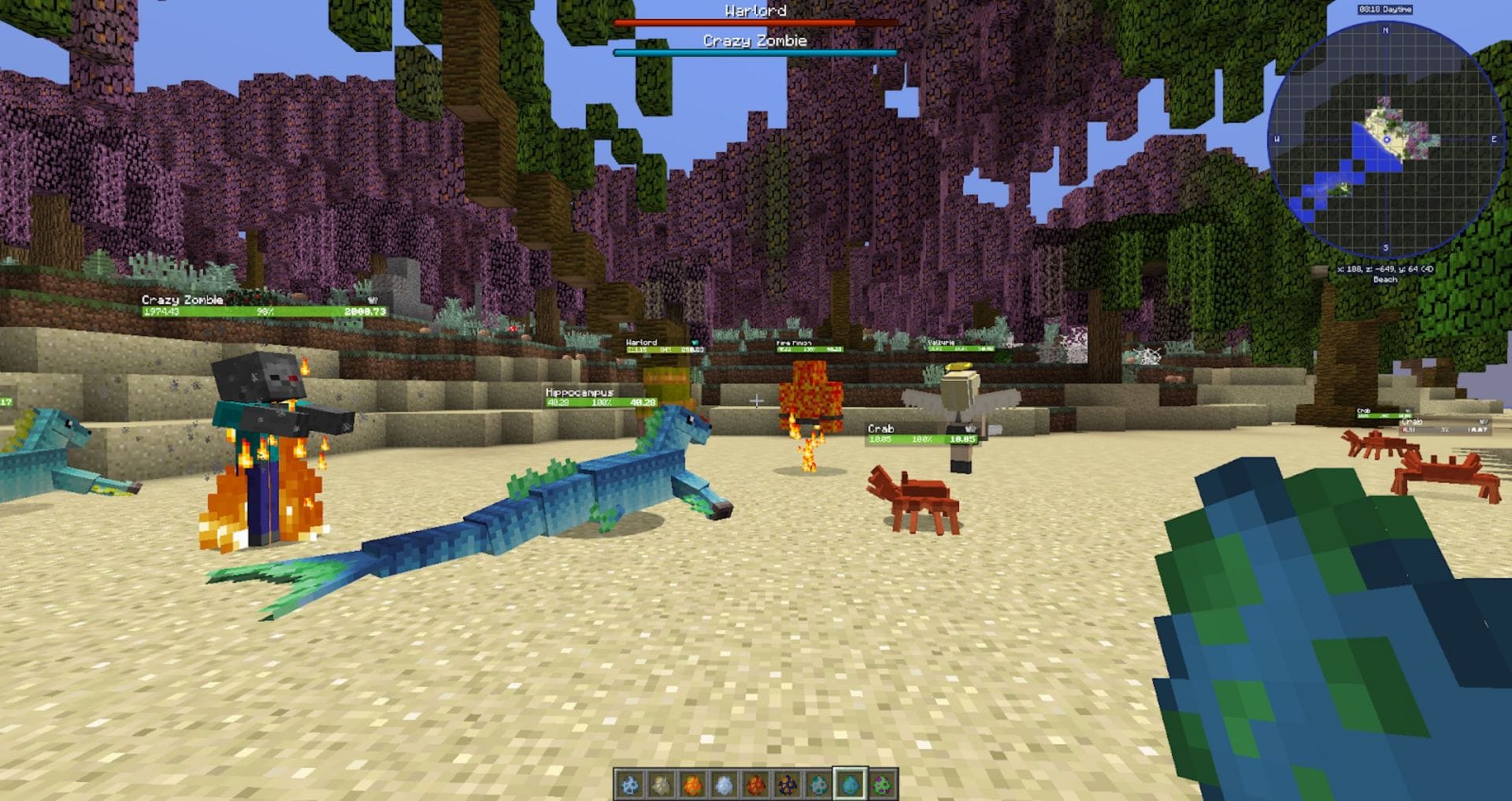Viewport: 1512px width, 801px height.
Task: Select the red-orange spawn egg in fifth slot
Action: (x=755, y=784)
